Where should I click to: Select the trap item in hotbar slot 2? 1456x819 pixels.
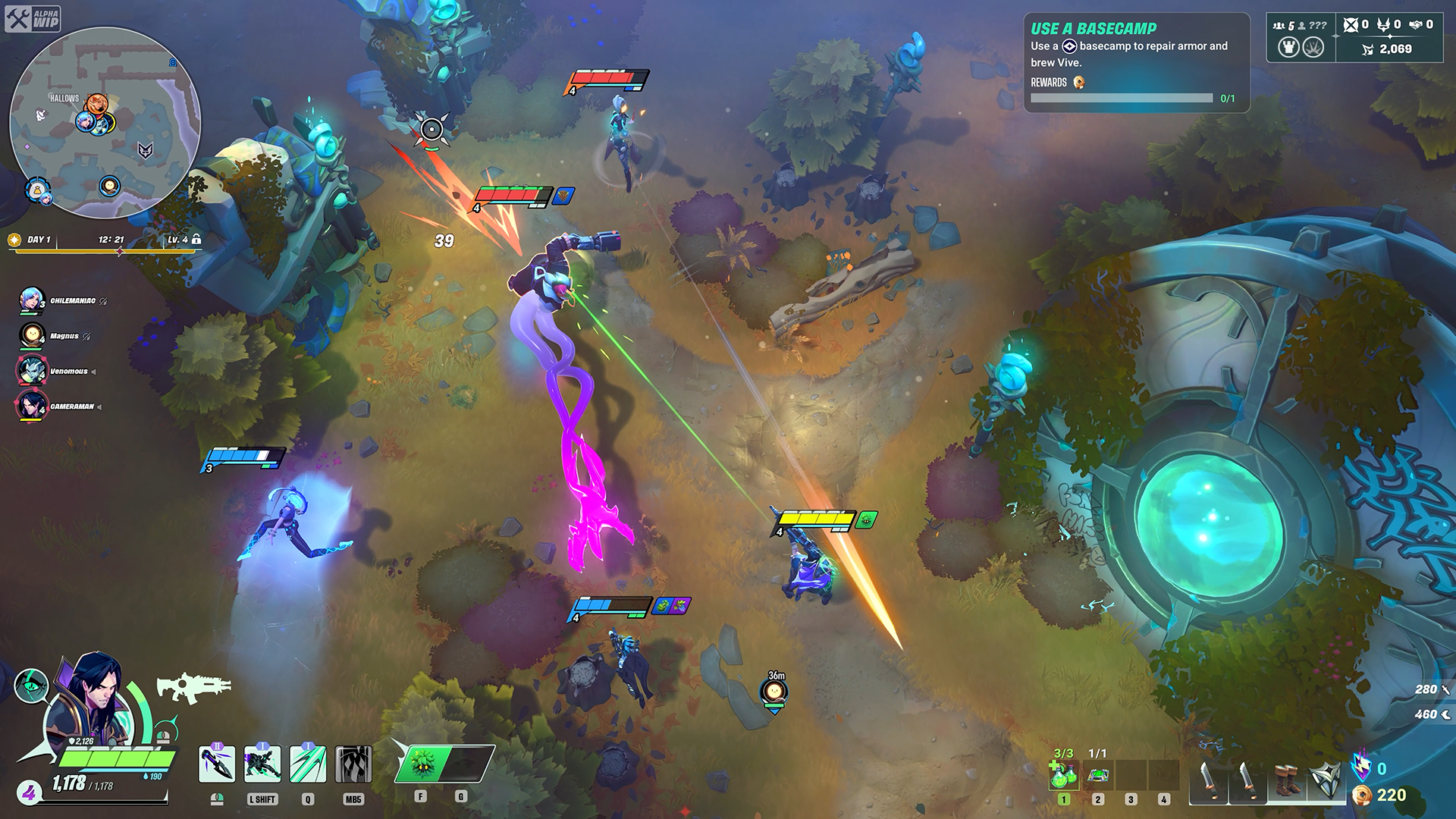click(x=1097, y=776)
